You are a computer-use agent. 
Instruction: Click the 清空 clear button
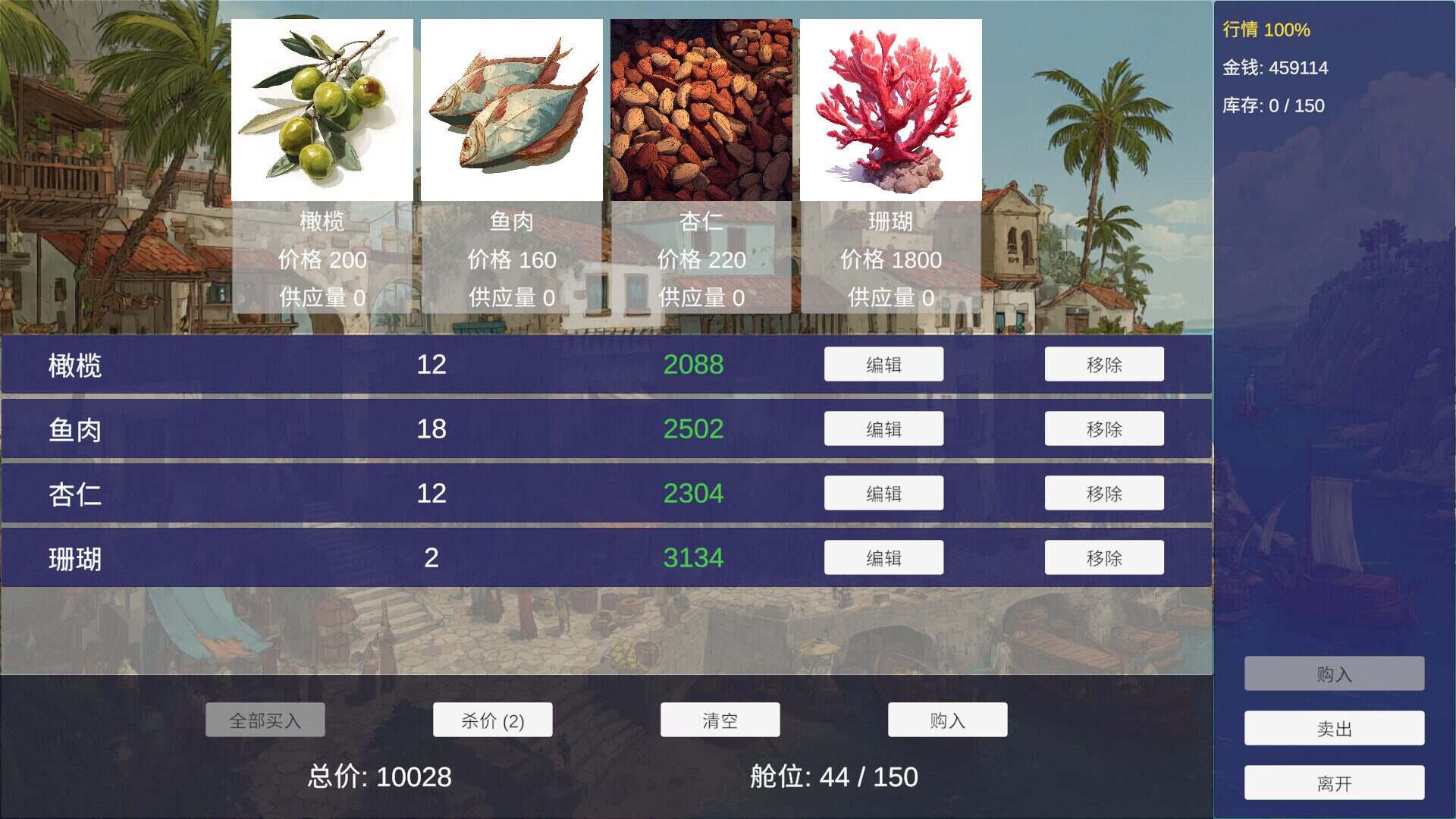720,719
